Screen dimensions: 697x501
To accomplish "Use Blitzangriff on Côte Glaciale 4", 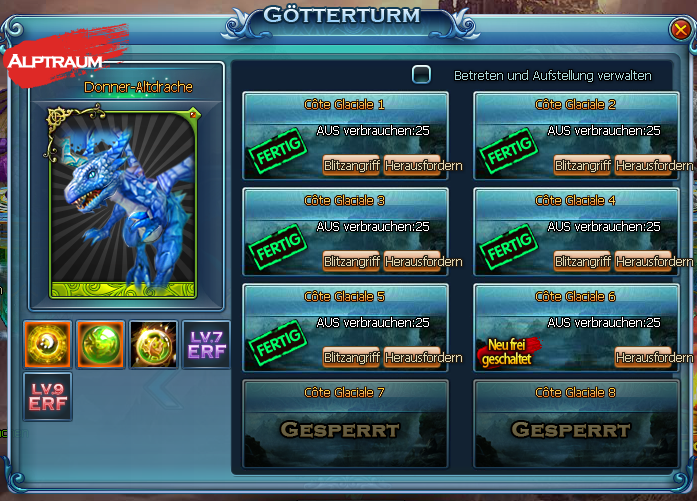I will (x=582, y=261).
